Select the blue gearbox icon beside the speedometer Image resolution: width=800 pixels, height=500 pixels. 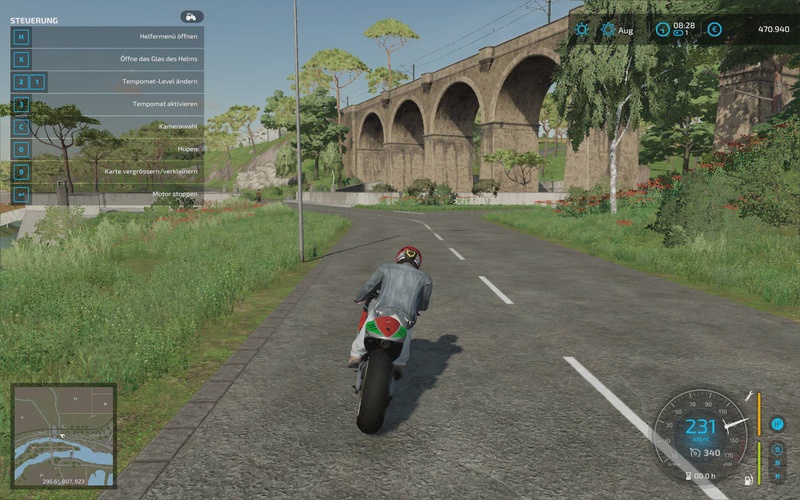(776, 424)
